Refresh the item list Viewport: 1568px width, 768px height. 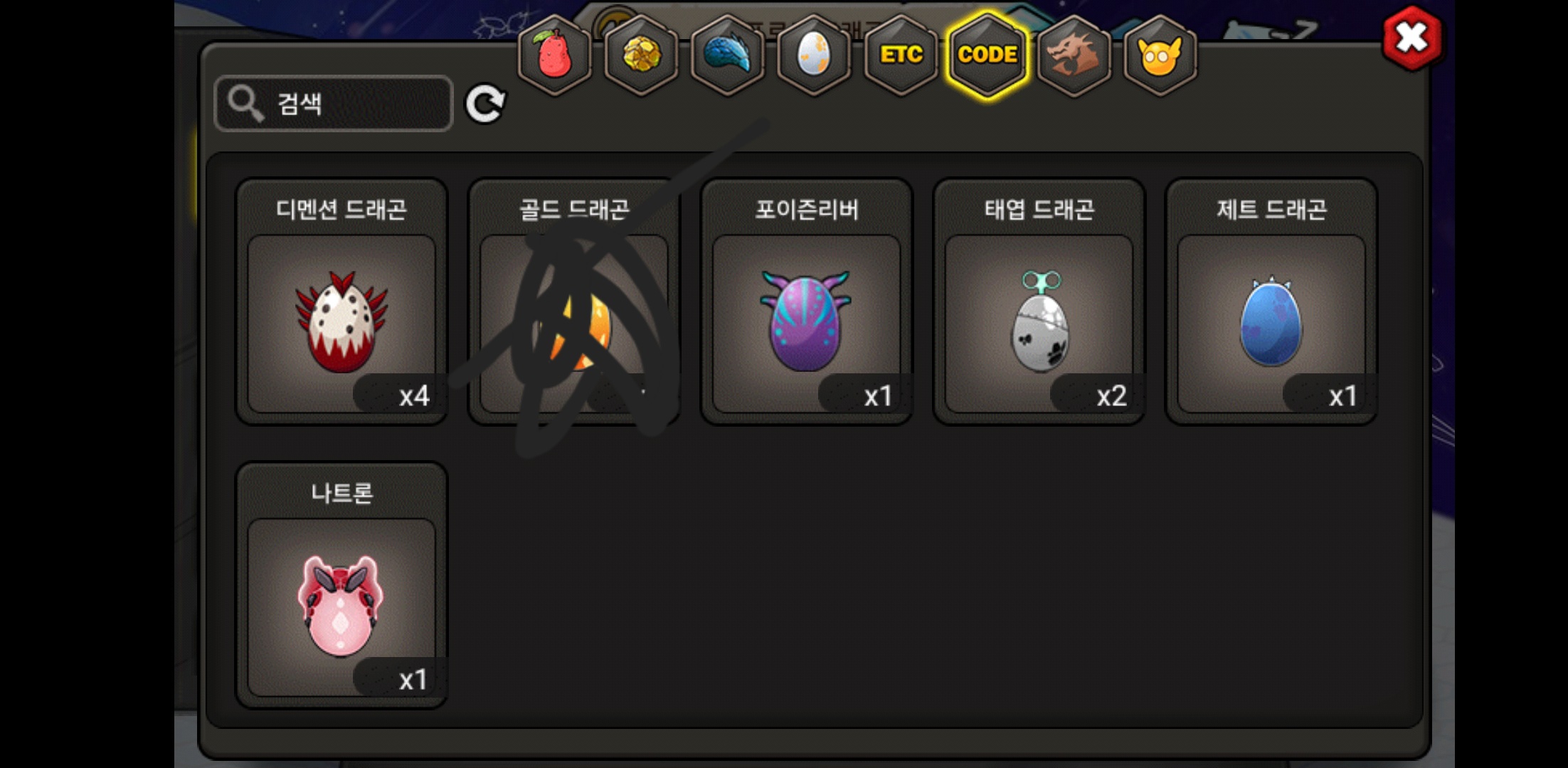coord(485,105)
